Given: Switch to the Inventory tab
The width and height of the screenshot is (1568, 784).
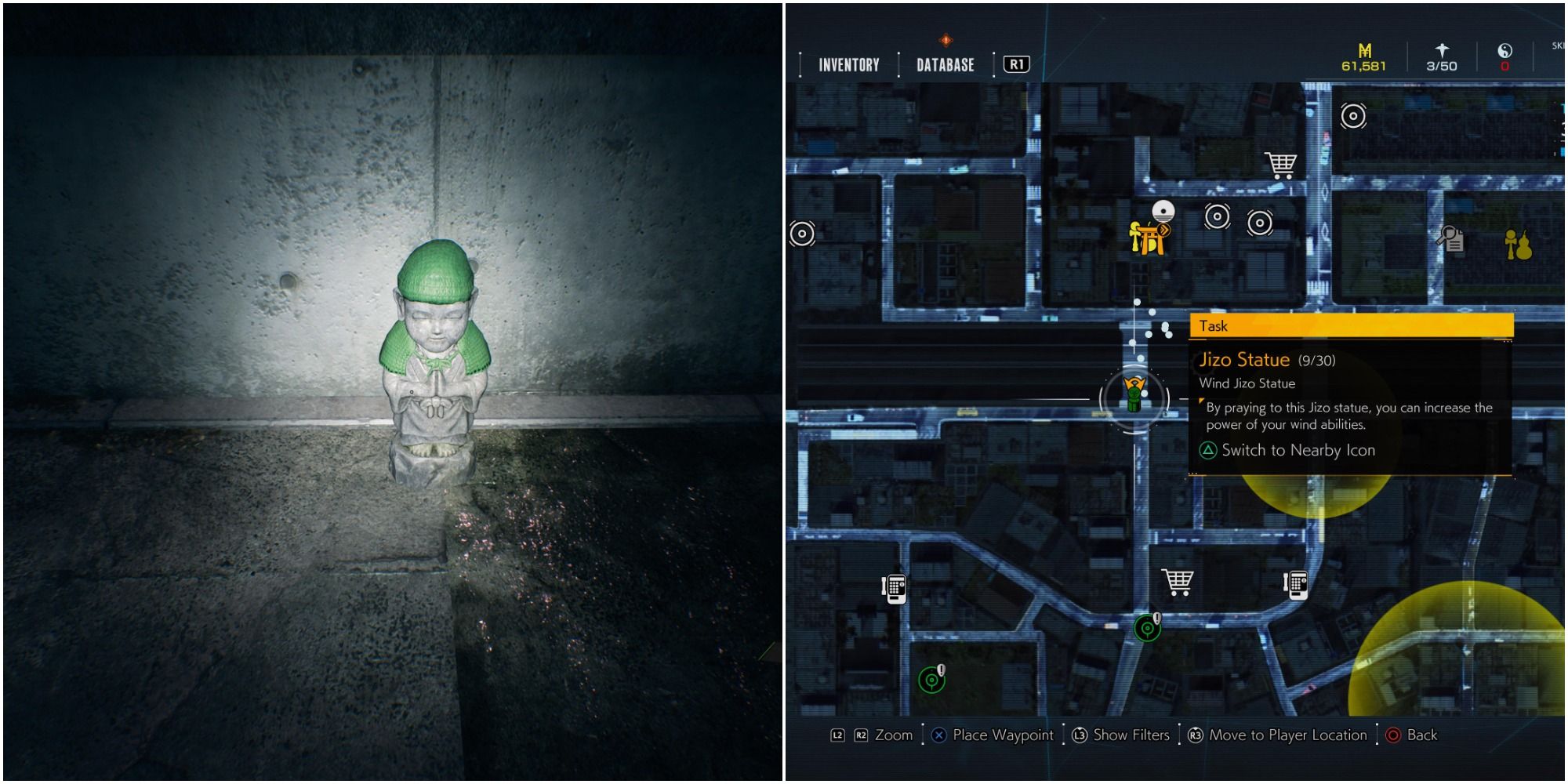Looking at the screenshot, I should (849, 65).
